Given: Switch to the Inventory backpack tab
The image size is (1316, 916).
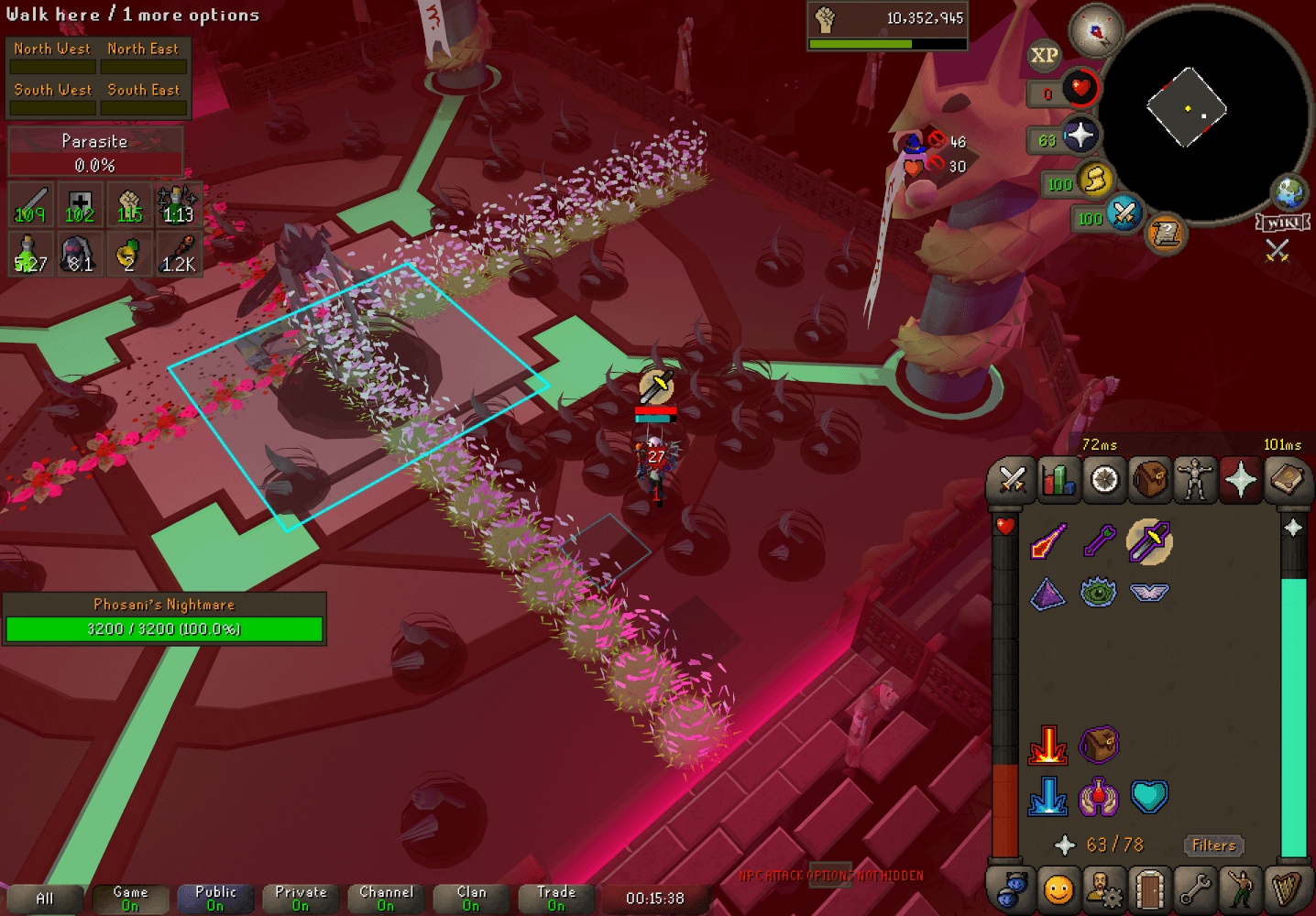Looking at the screenshot, I should [1150, 479].
